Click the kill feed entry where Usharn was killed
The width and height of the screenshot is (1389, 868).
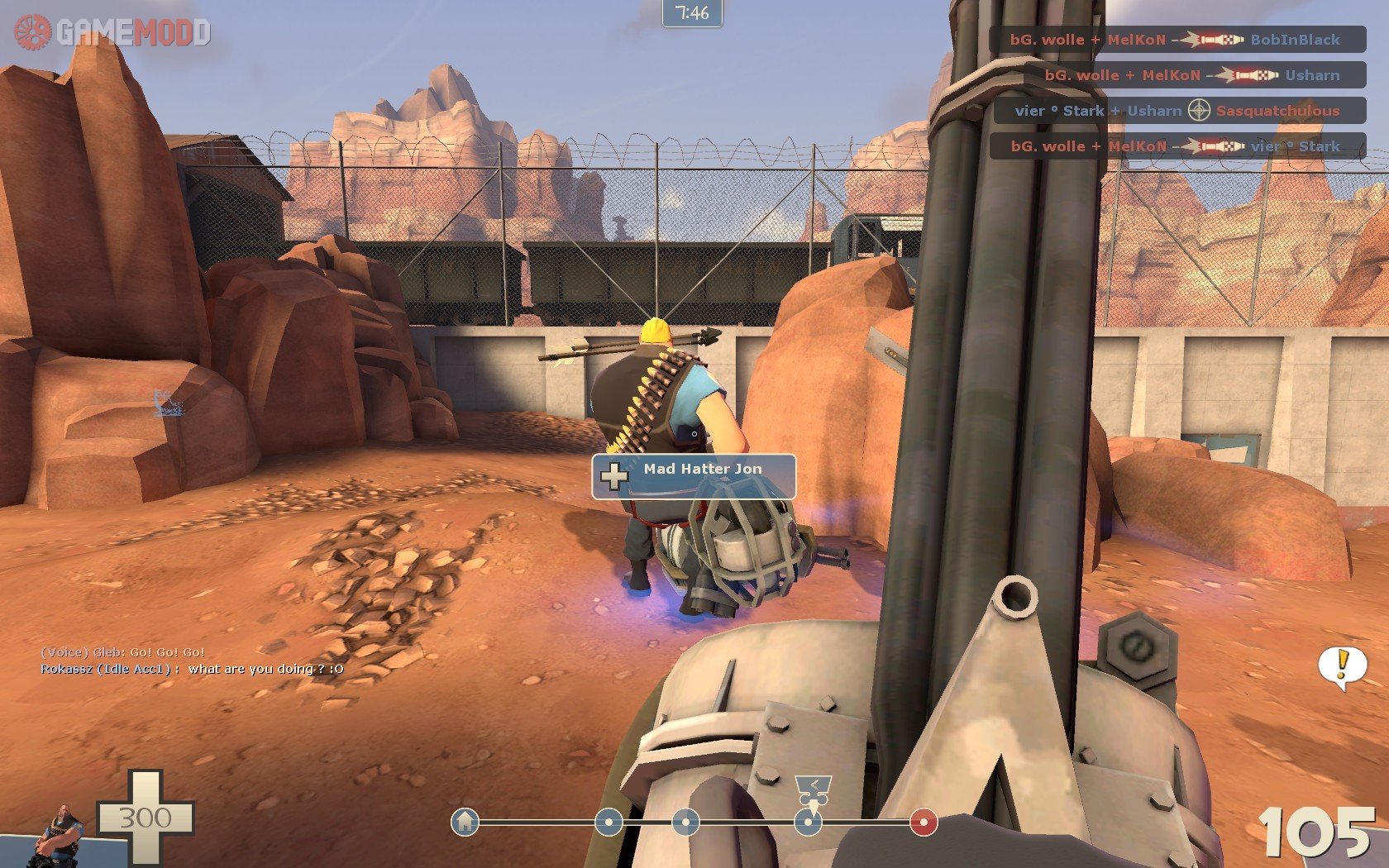click(x=1195, y=75)
